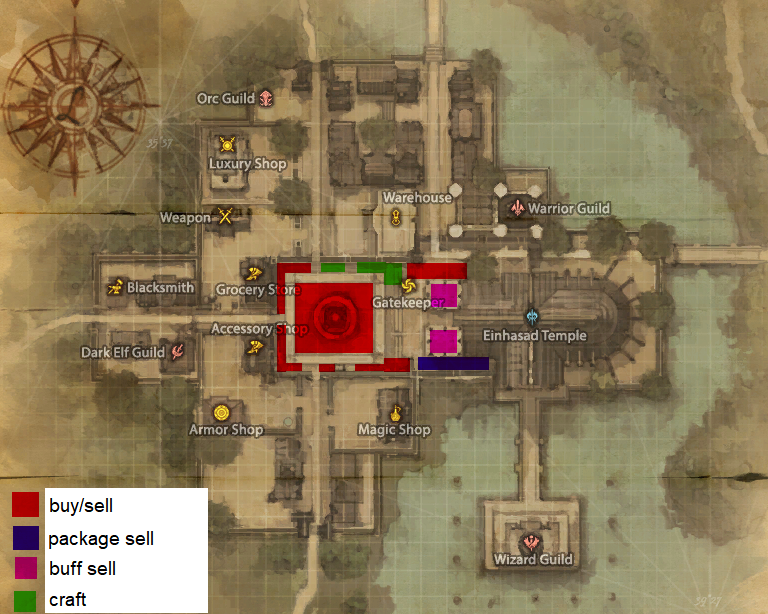This screenshot has height=614, width=768.
Task: Click the Grocery Store marker icon
Action: [x=254, y=272]
